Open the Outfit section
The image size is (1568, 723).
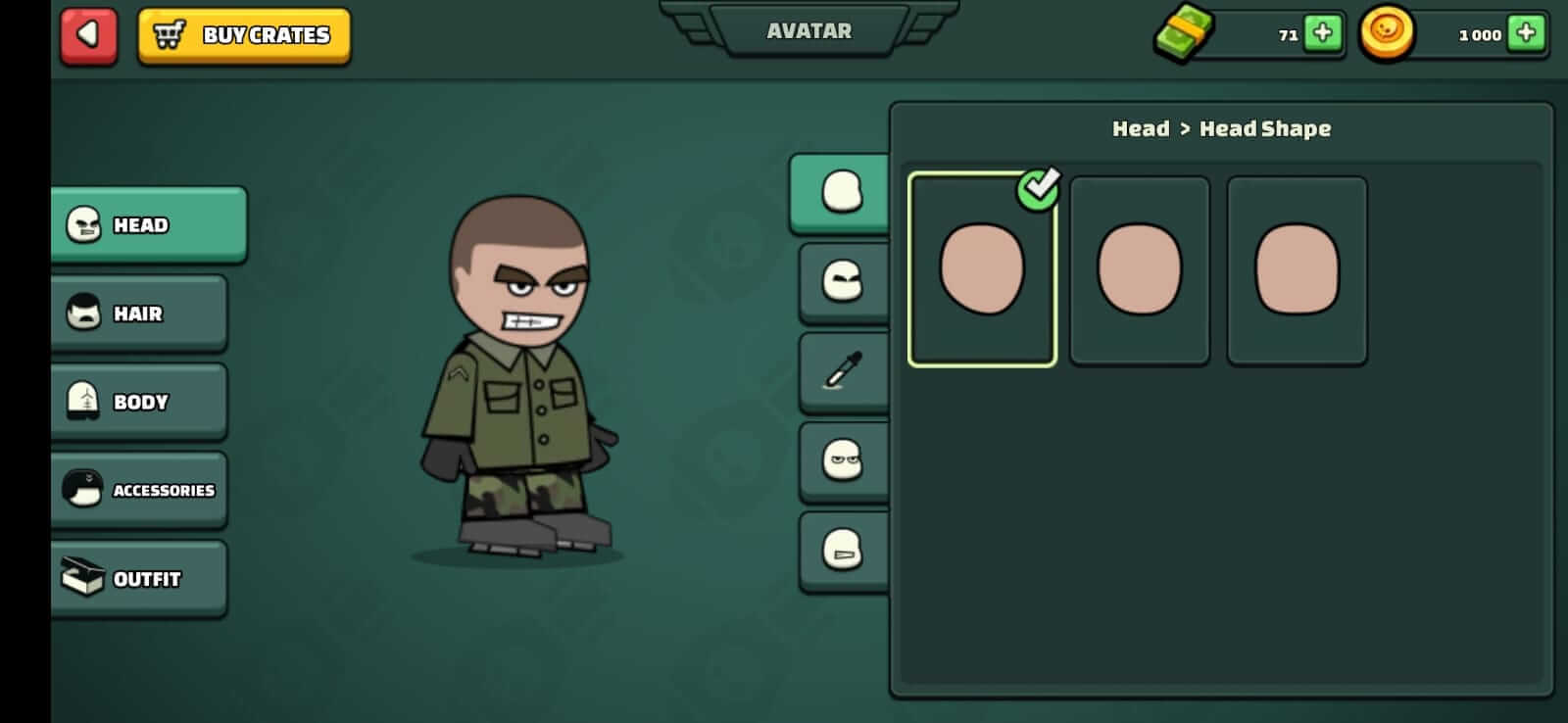137,578
